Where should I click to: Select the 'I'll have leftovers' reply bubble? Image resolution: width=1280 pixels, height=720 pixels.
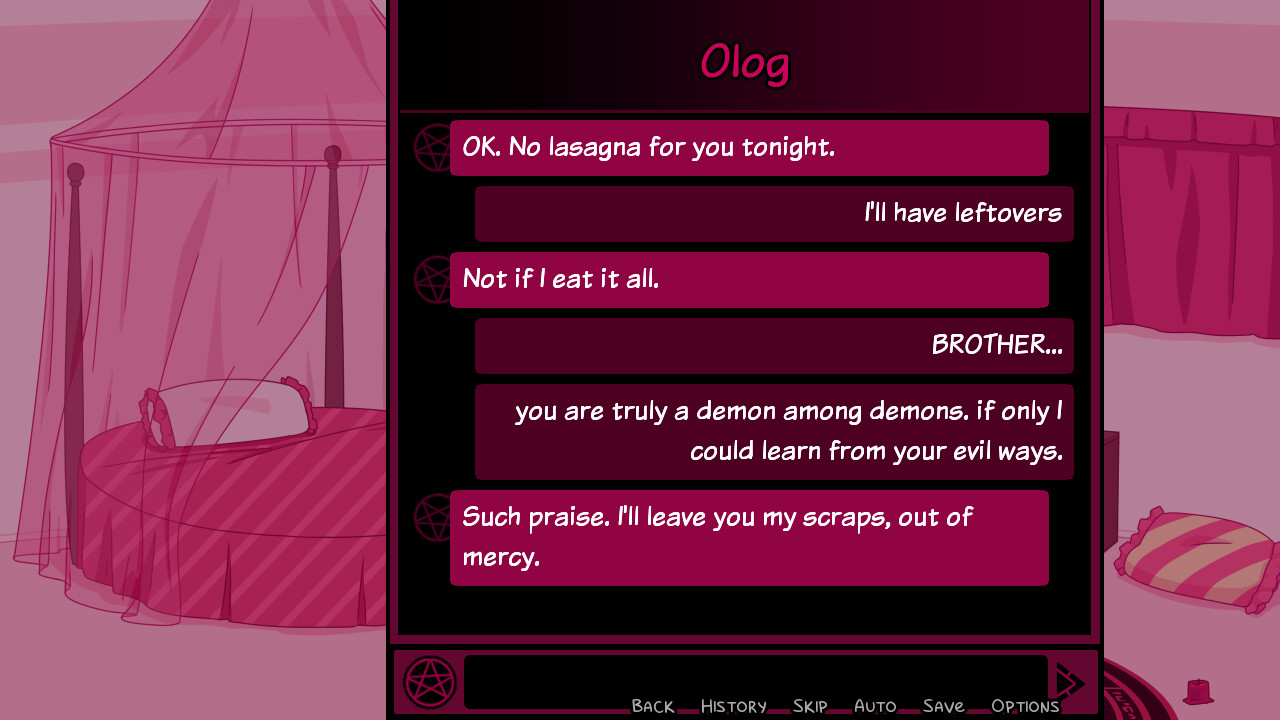773,213
